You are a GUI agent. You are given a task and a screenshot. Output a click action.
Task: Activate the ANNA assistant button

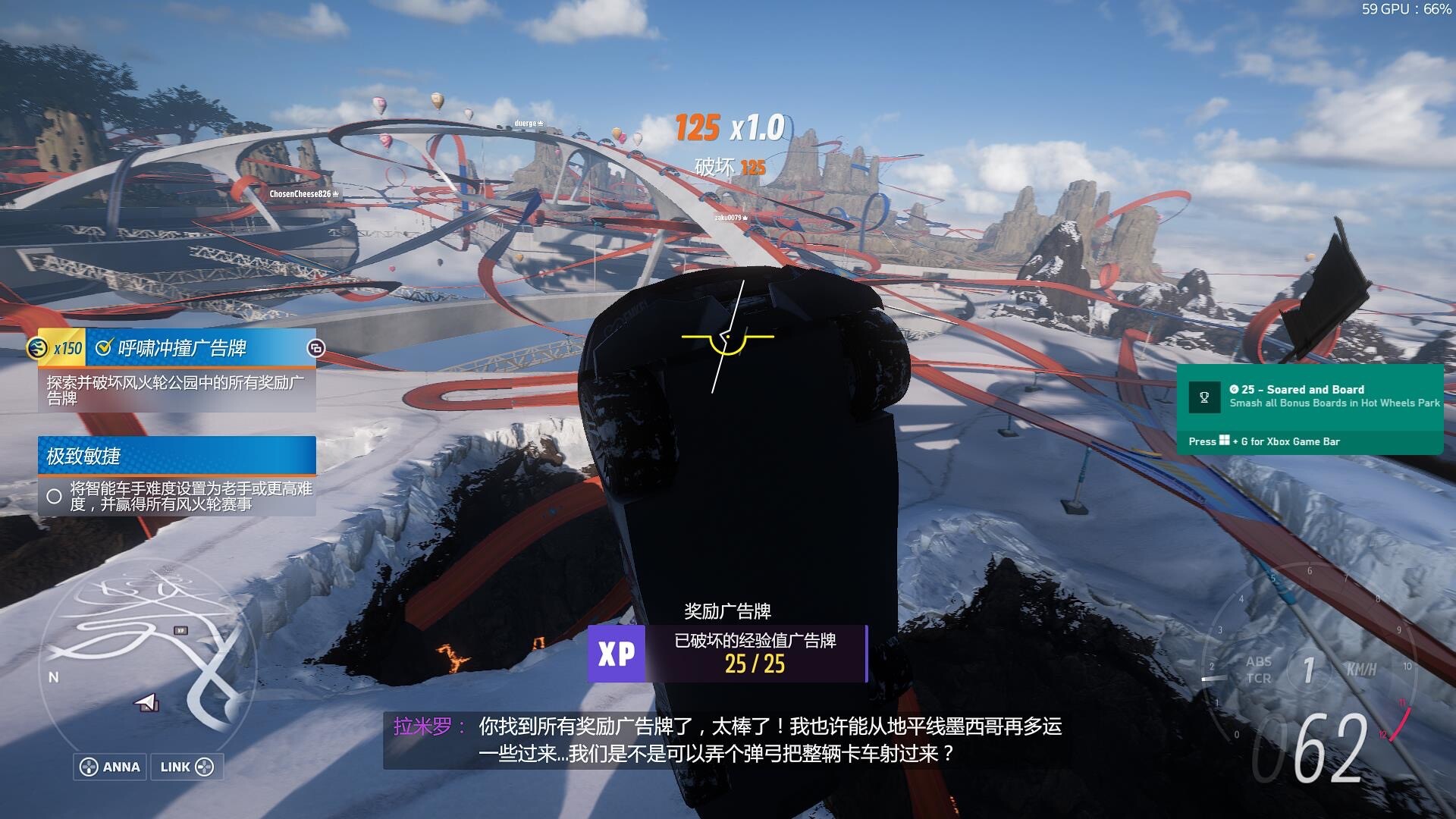(111, 767)
